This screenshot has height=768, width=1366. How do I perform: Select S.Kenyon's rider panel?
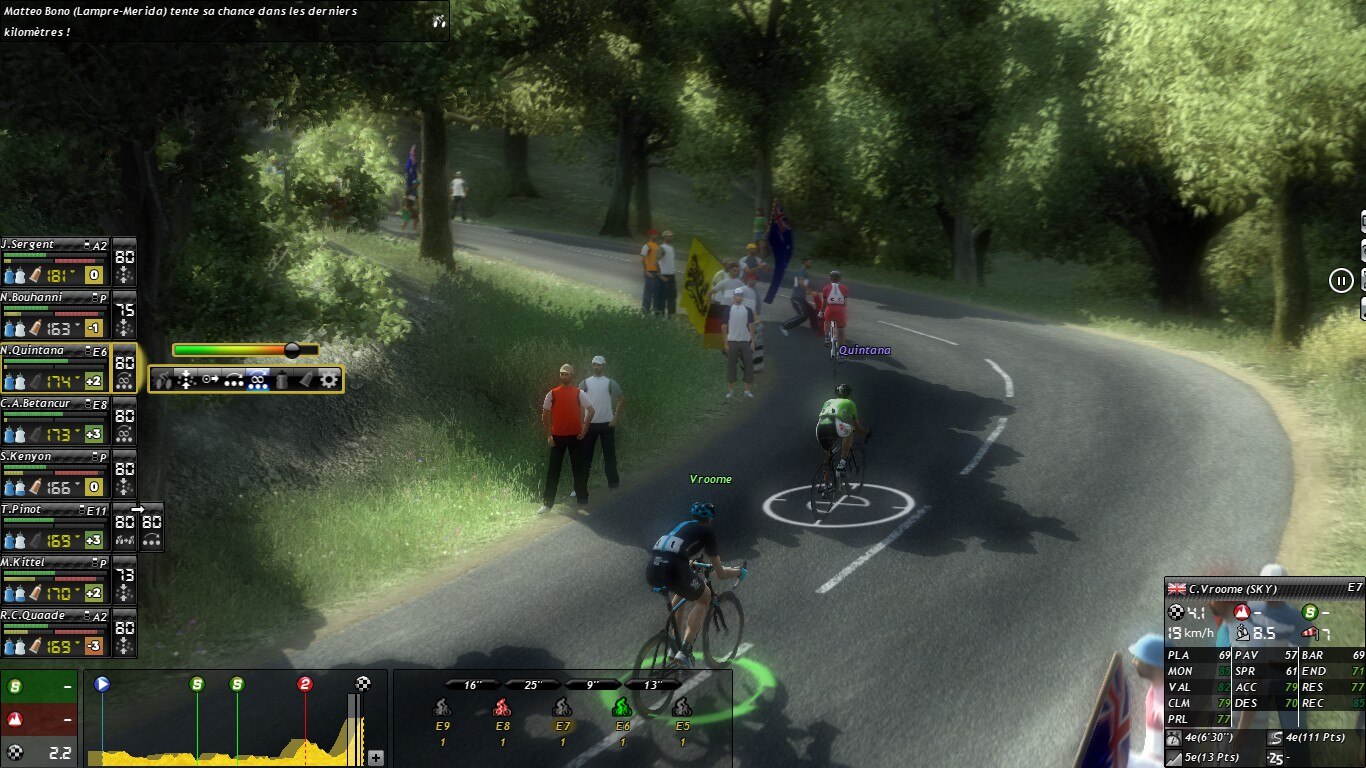click(55, 474)
